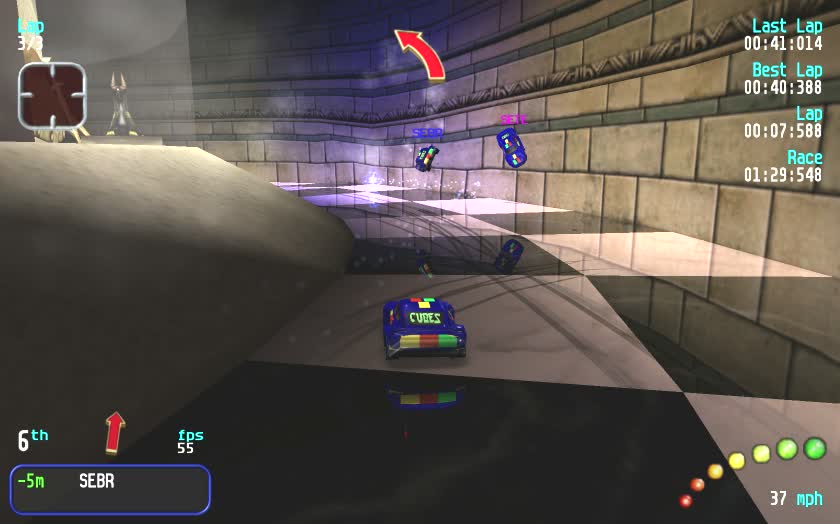The height and width of the screenshot is (524, 840).
Task: Select the weapon pickup slot
Action: pos(52,95)
